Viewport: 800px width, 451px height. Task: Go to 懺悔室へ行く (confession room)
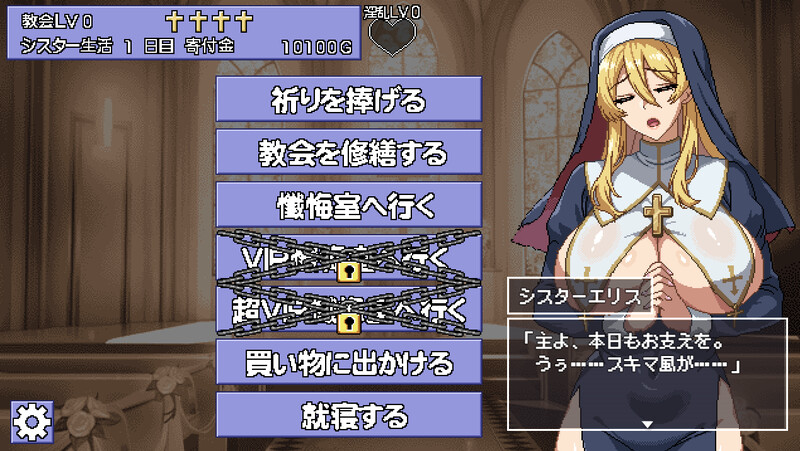coord(348,206)
